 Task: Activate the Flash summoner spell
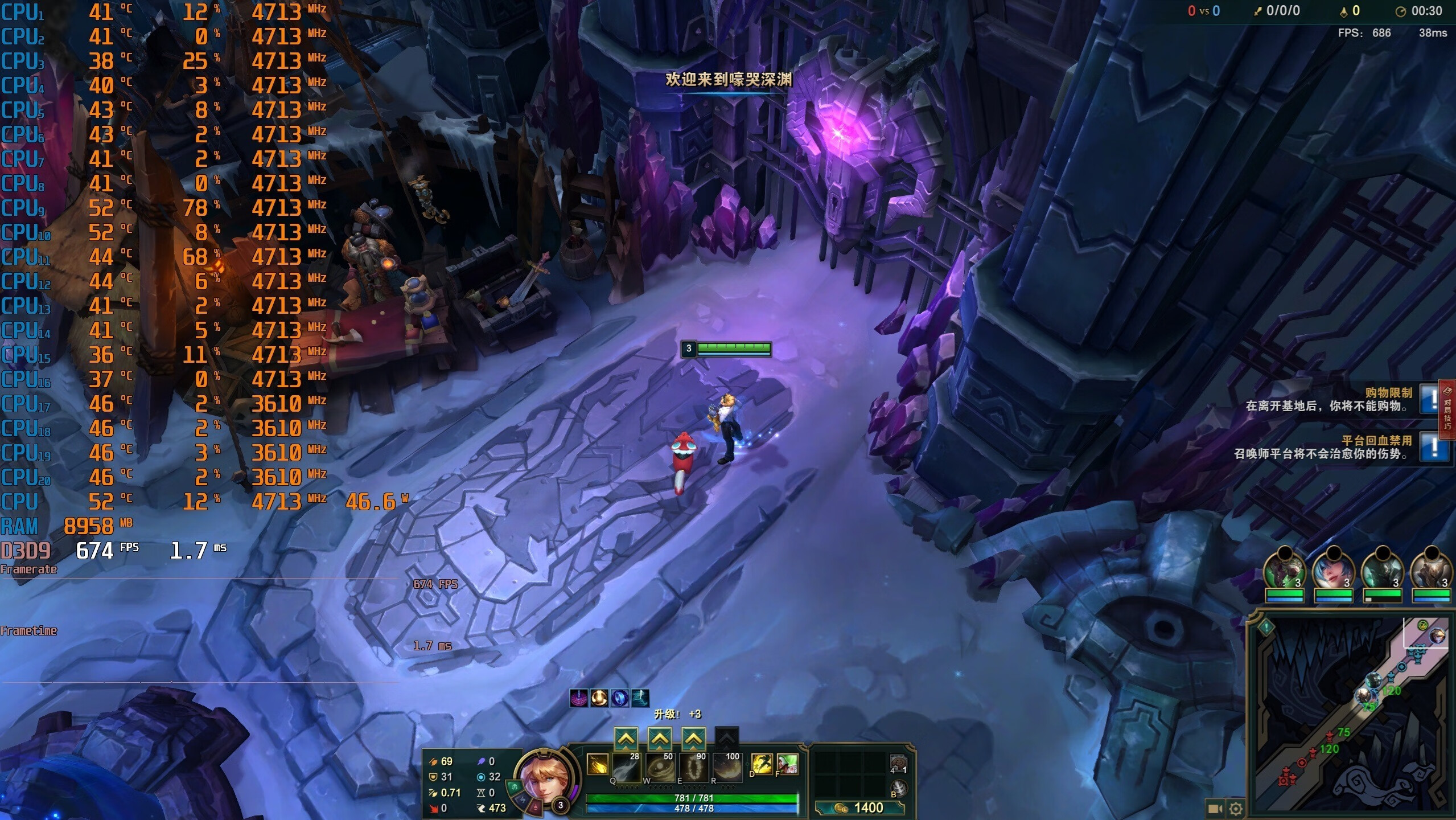[x=762, y=764]
